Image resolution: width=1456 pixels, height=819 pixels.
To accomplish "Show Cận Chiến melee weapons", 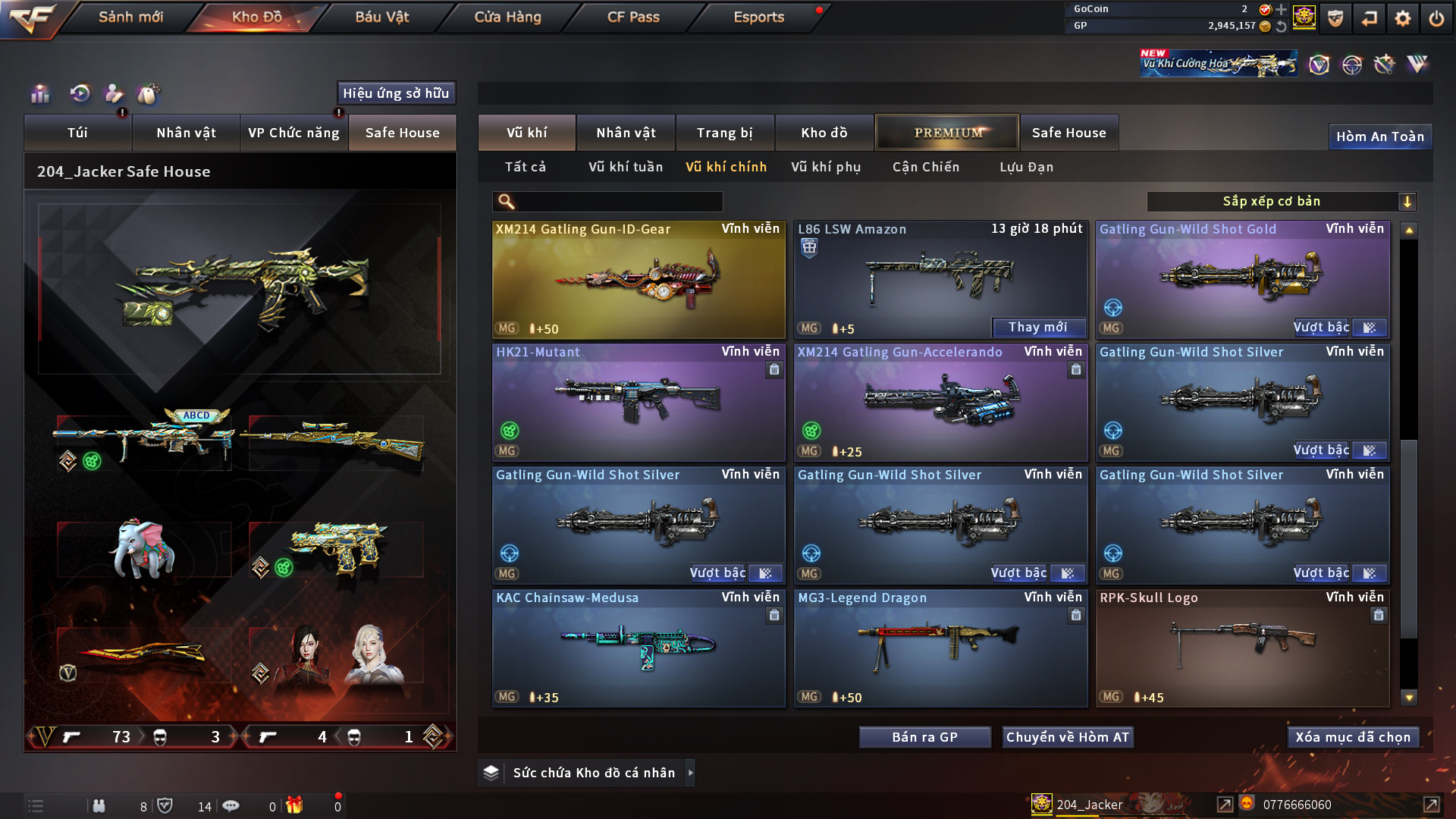I will (x=925, y=167).
